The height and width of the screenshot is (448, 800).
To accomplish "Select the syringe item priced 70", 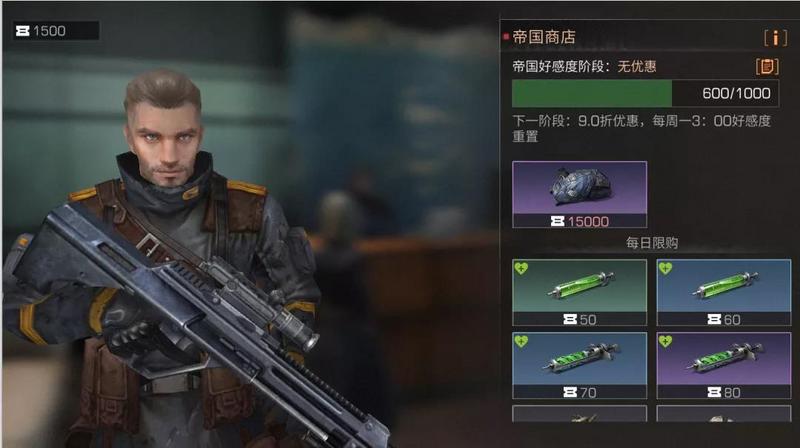I will (x=579, y=365).
